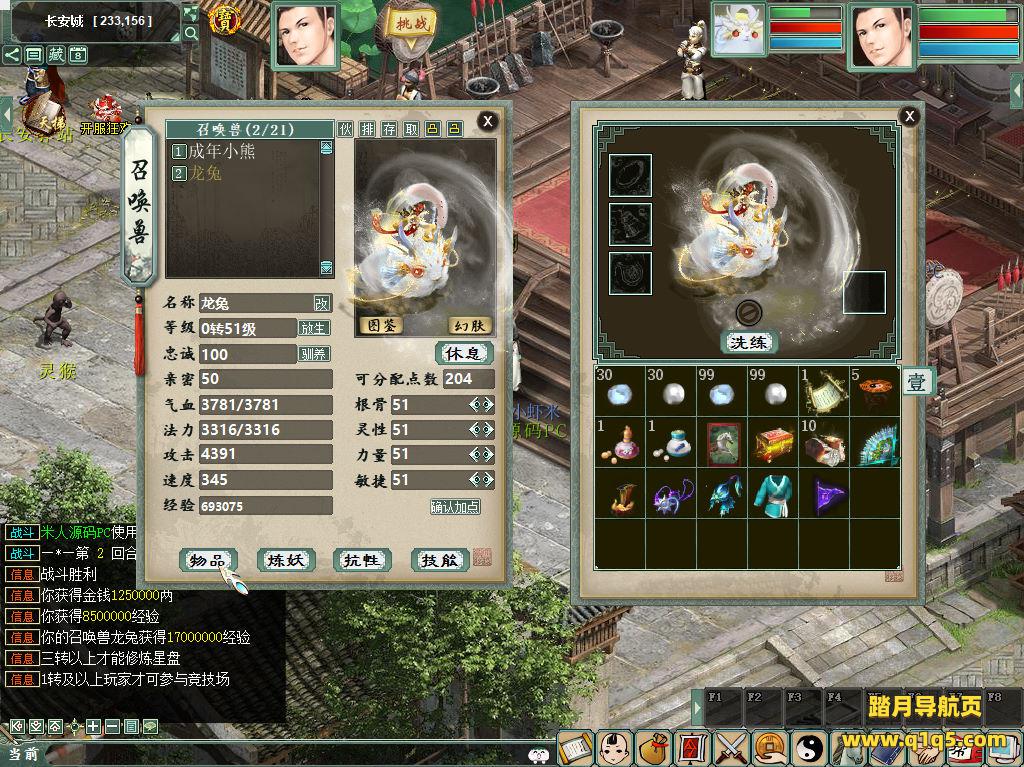Release the pet with 放生 button
This screenshot has height=767, width=1024.
point(314,328)
